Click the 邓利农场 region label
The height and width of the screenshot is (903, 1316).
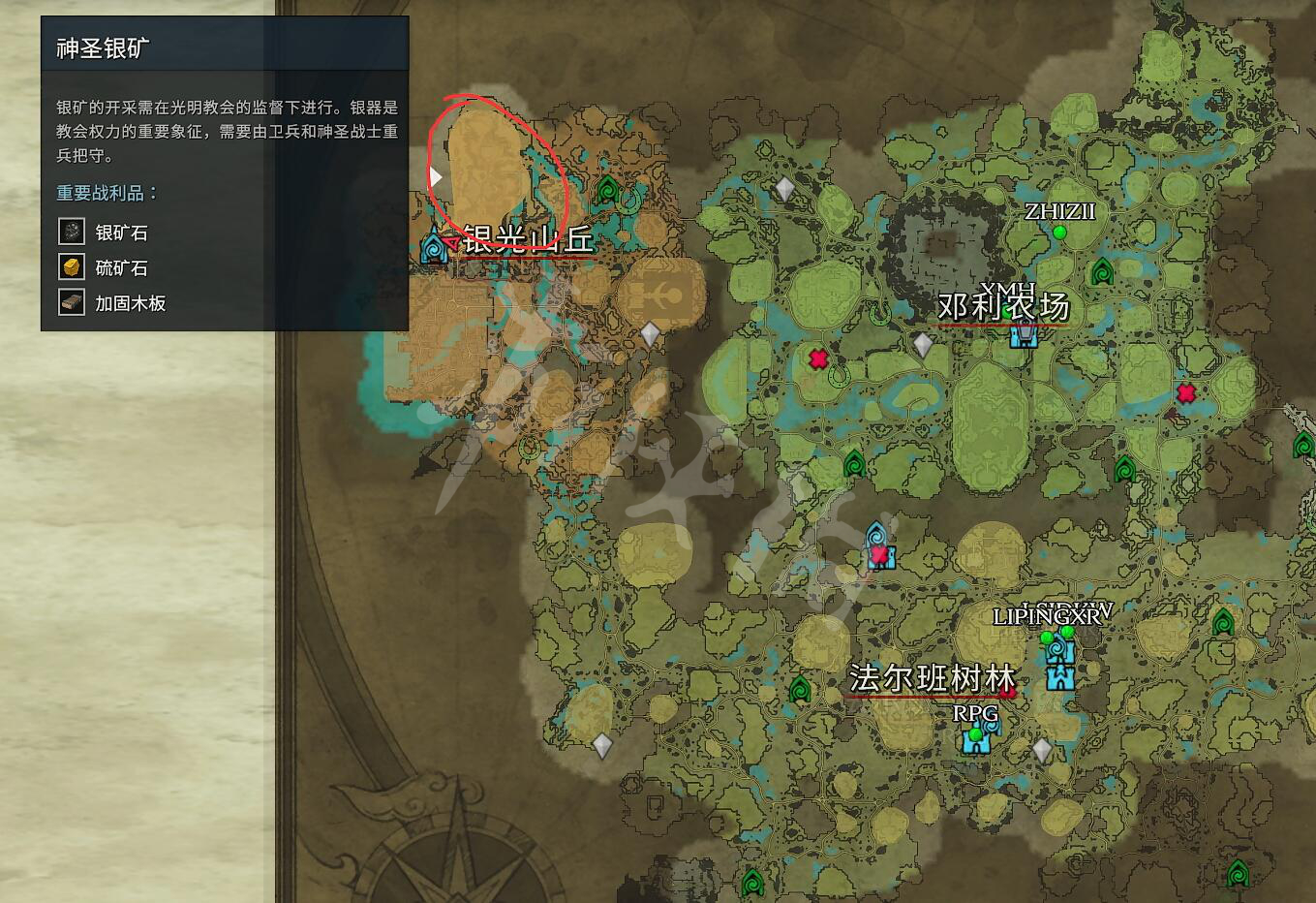1003,306
